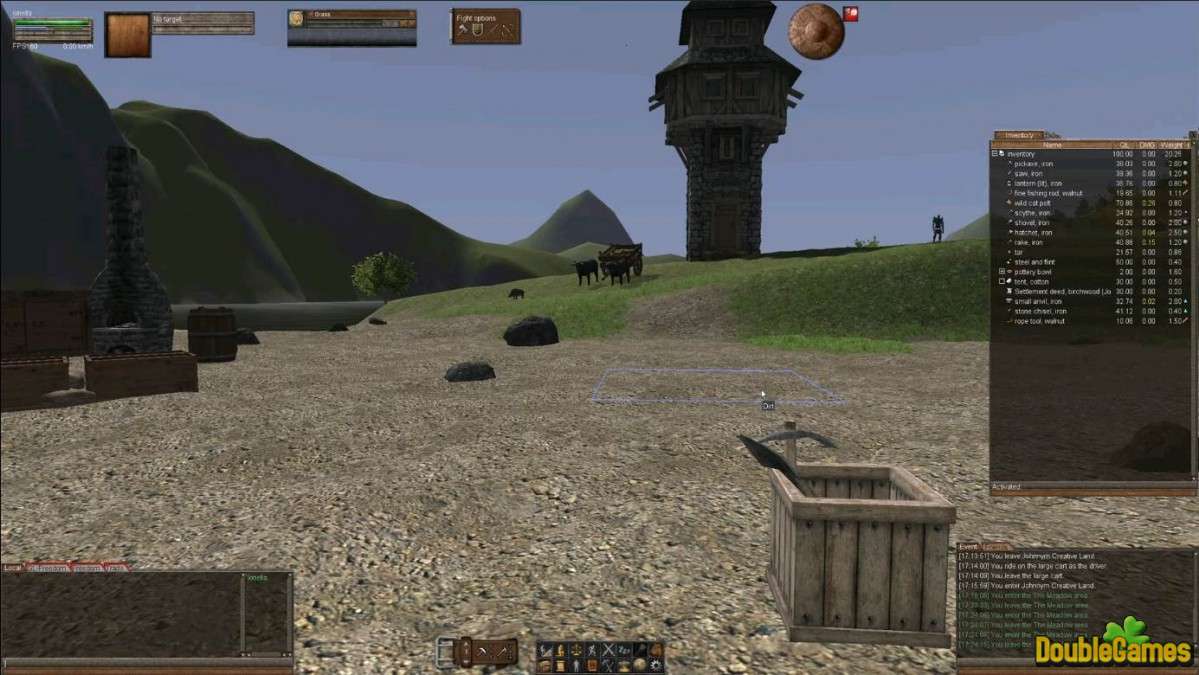Collapse the inventory root node
The width and height of the screenshot is (1199, 675).
[x=995, y=154]
